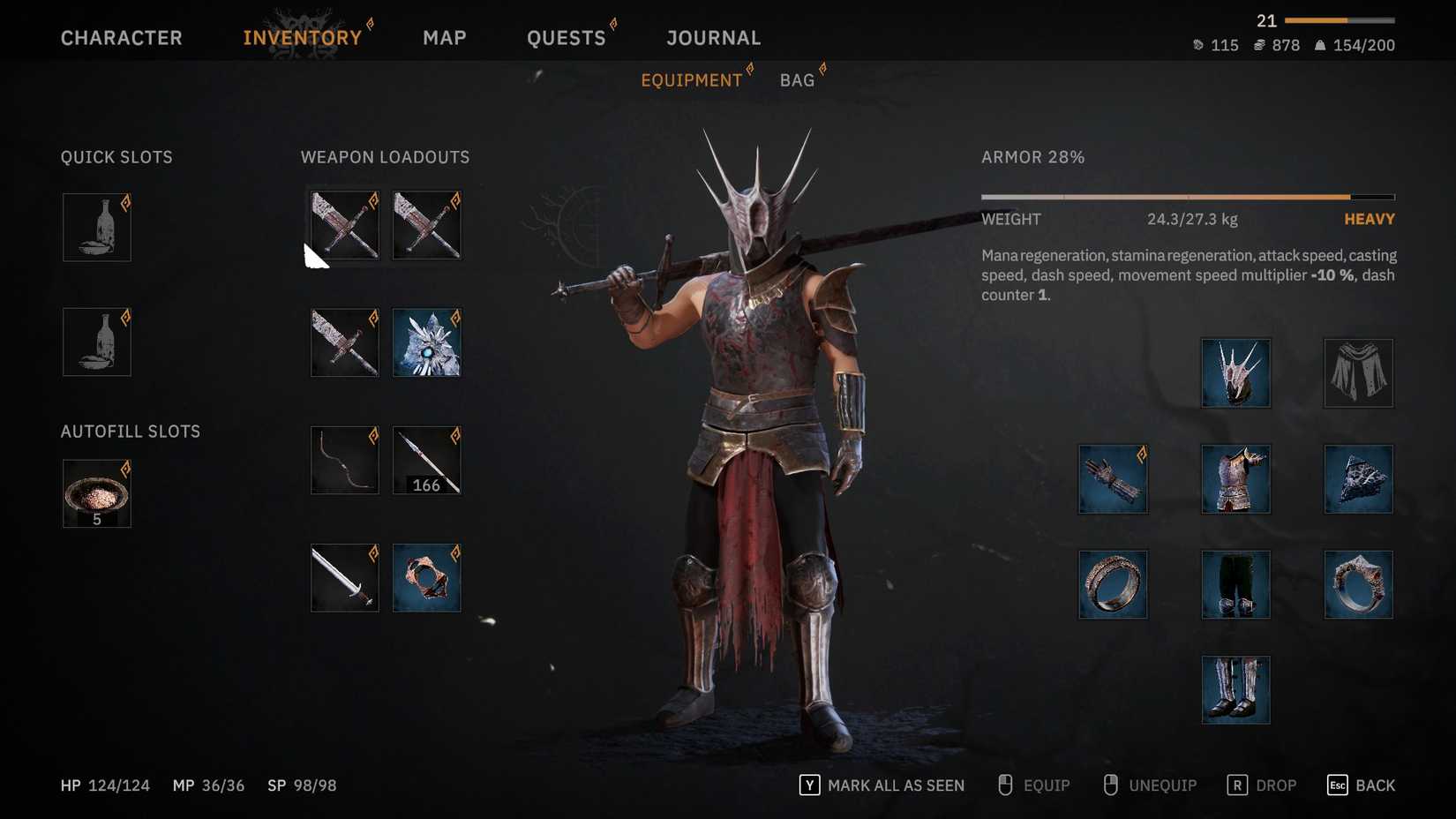This screenshot has width=1456, height=819.
Task: Click the food bowl in autofill slots
Action: pos(95,492)
